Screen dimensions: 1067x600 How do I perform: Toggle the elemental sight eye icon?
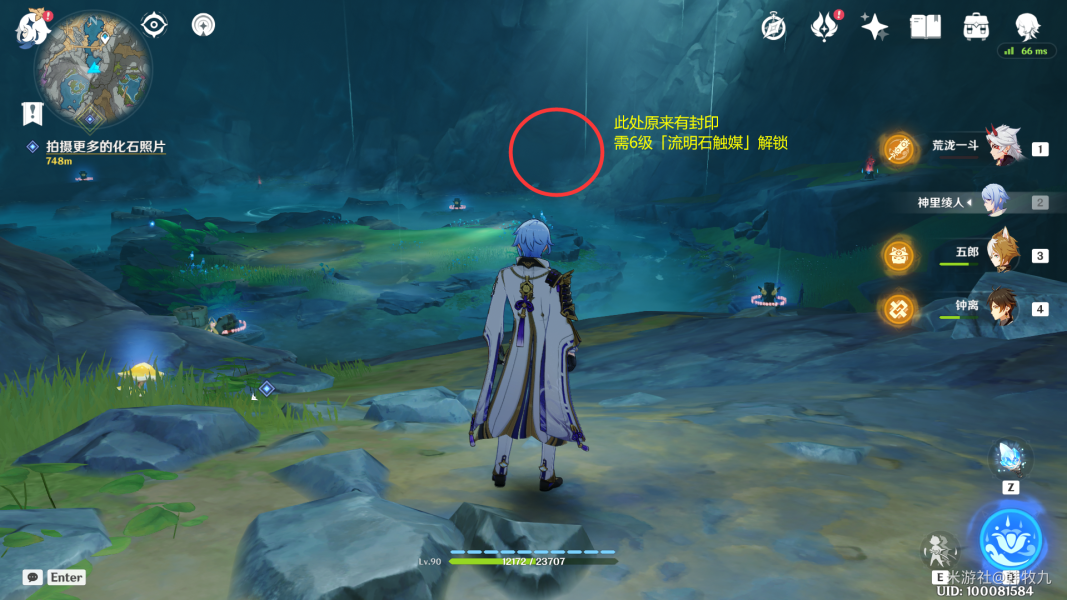[x=154, y=24]
